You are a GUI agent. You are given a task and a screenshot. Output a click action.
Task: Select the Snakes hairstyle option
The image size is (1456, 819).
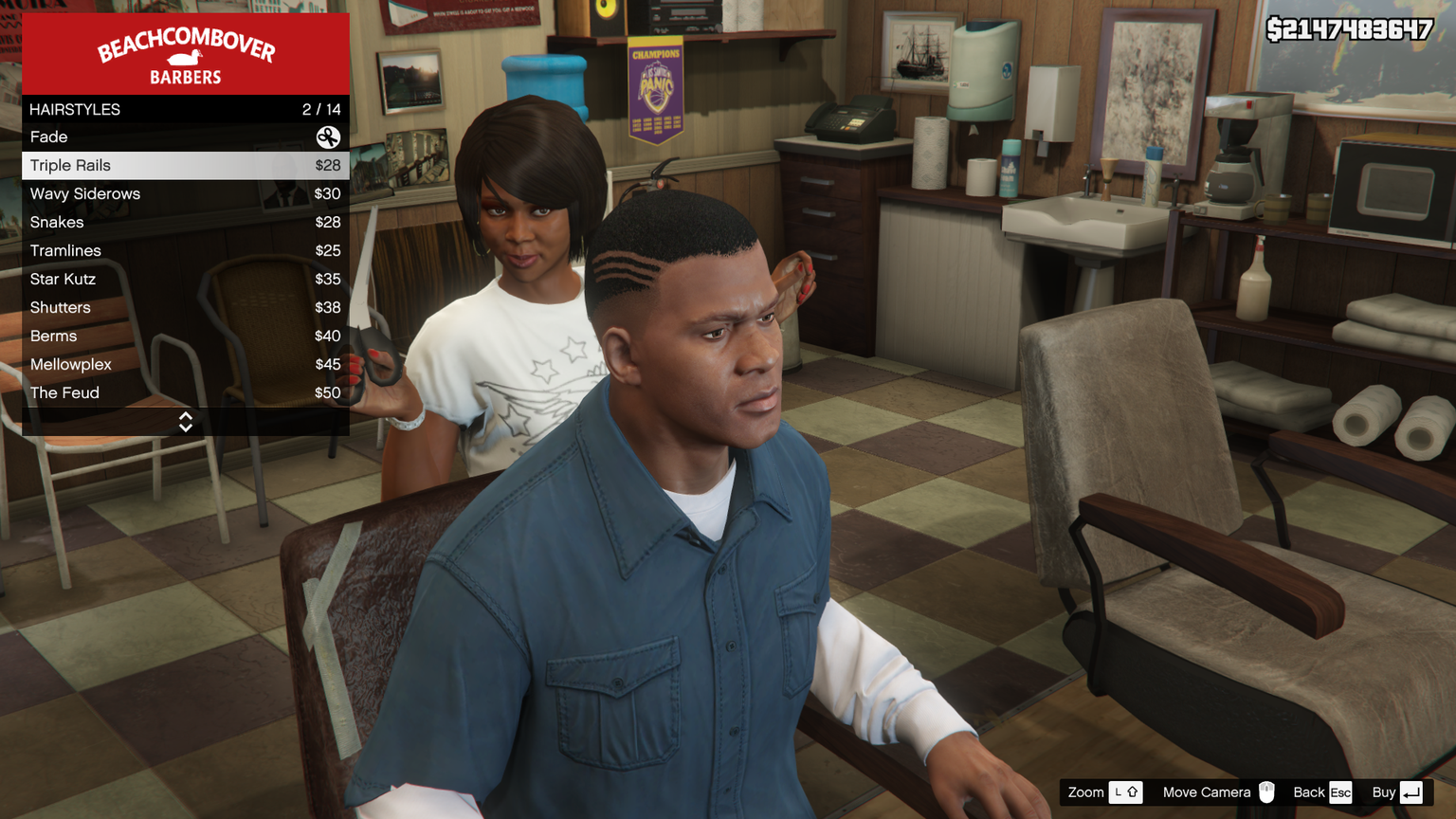click(185, 223)
